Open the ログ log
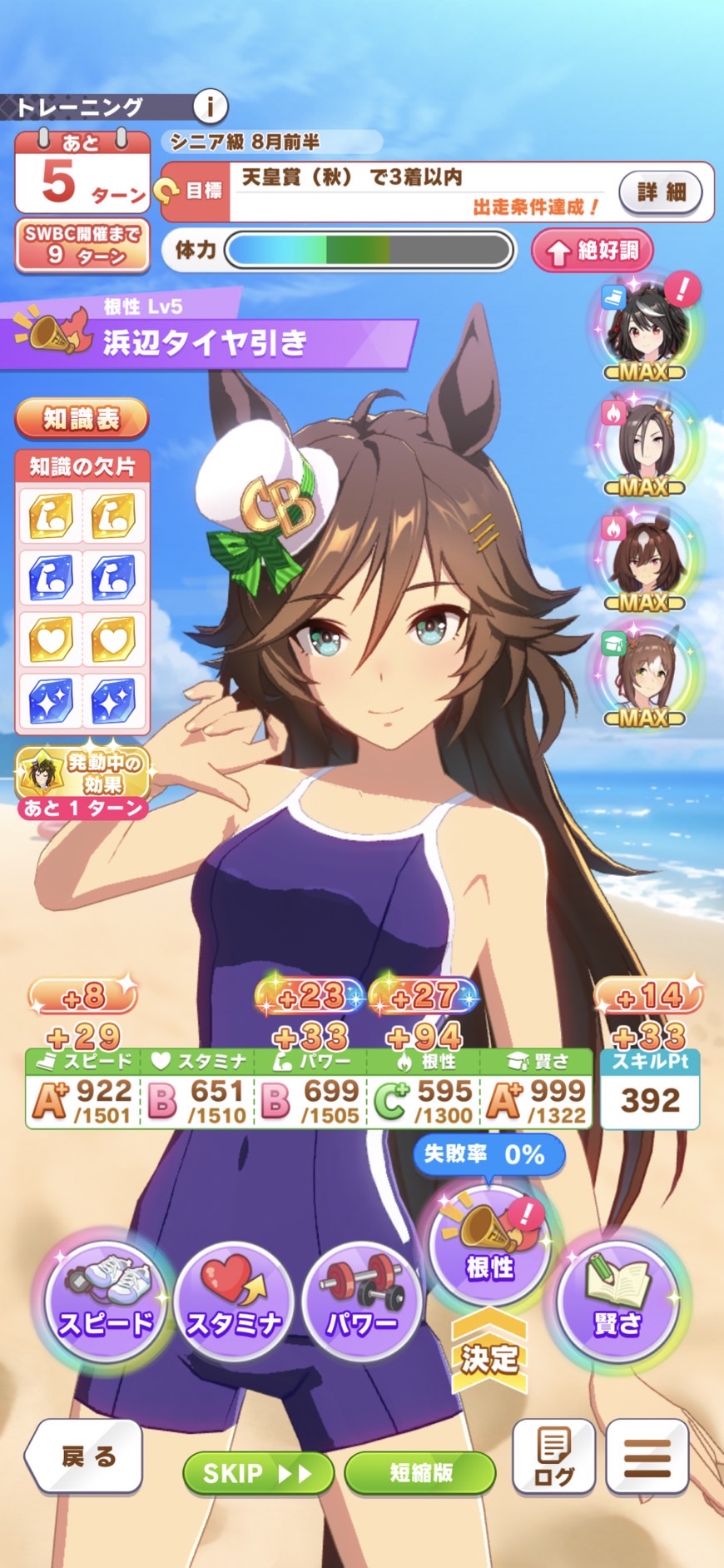Image resolution: width=724 pixels, height=1568 pixels. point(553,1456)
